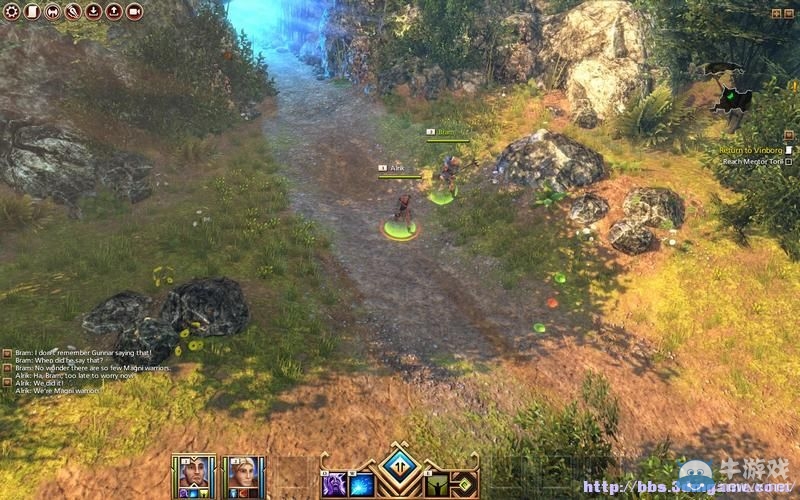Screen dimensions: 800x500
Task: Use the raised-arms figure ability
Action: click(437, 484)
